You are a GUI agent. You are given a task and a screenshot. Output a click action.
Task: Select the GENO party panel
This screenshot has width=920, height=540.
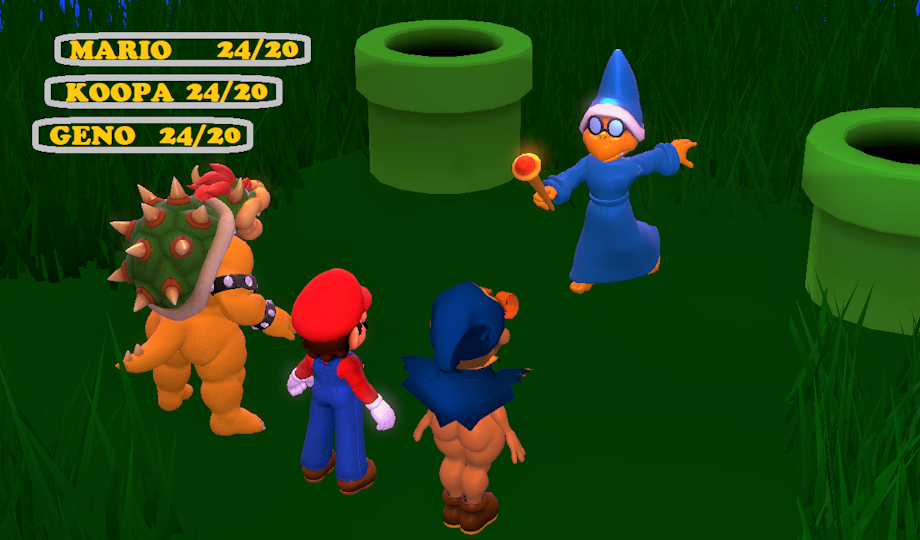143,135
